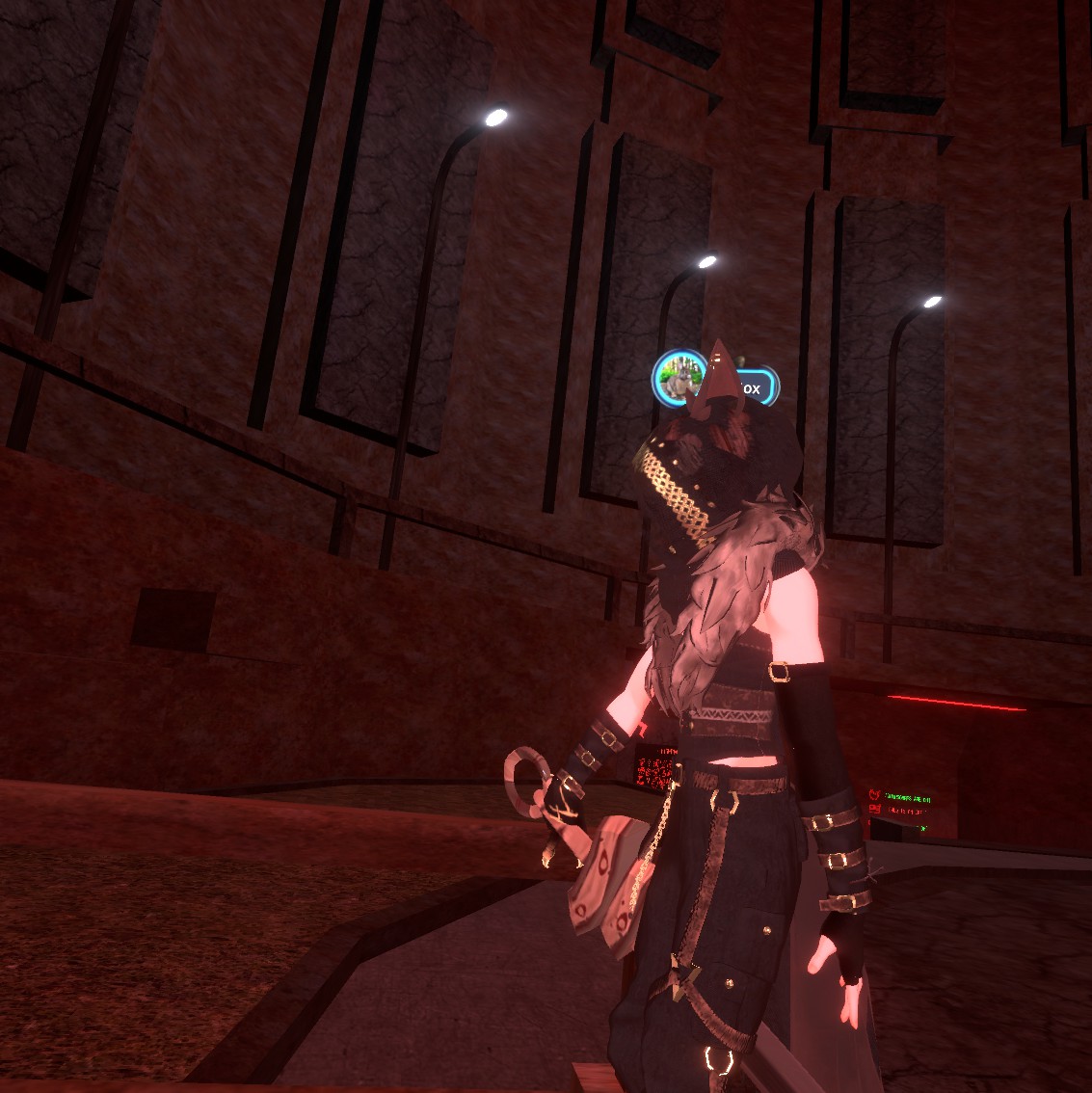Select the player name tag ending in "ox"
The image size is (1092, 1093).
753,387
